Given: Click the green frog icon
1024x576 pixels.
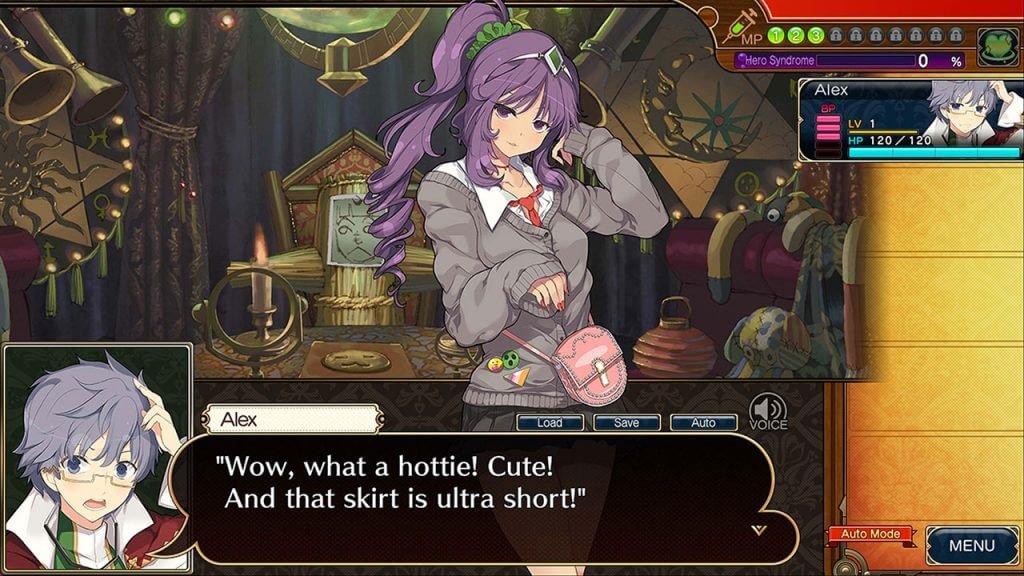Looking at the screenshot, I should (996, 47).
